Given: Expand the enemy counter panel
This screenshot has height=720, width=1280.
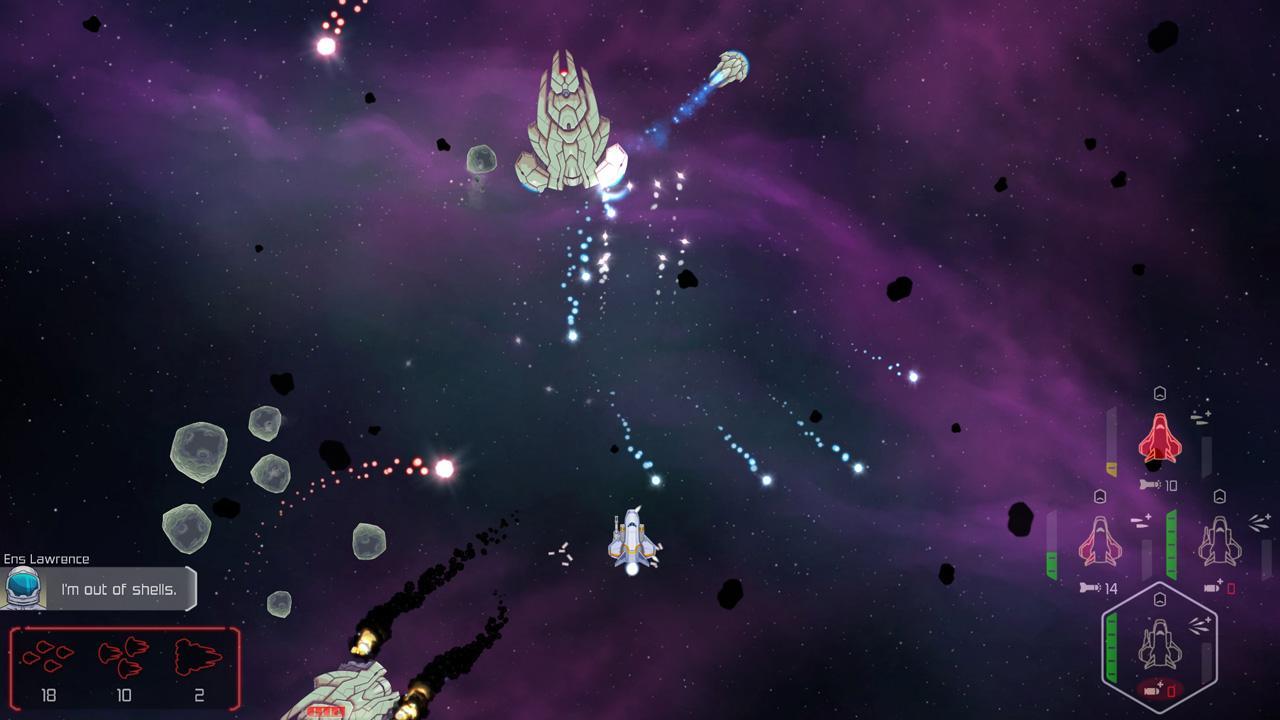Looking at the screenshot, I should [x=125, y=668].
